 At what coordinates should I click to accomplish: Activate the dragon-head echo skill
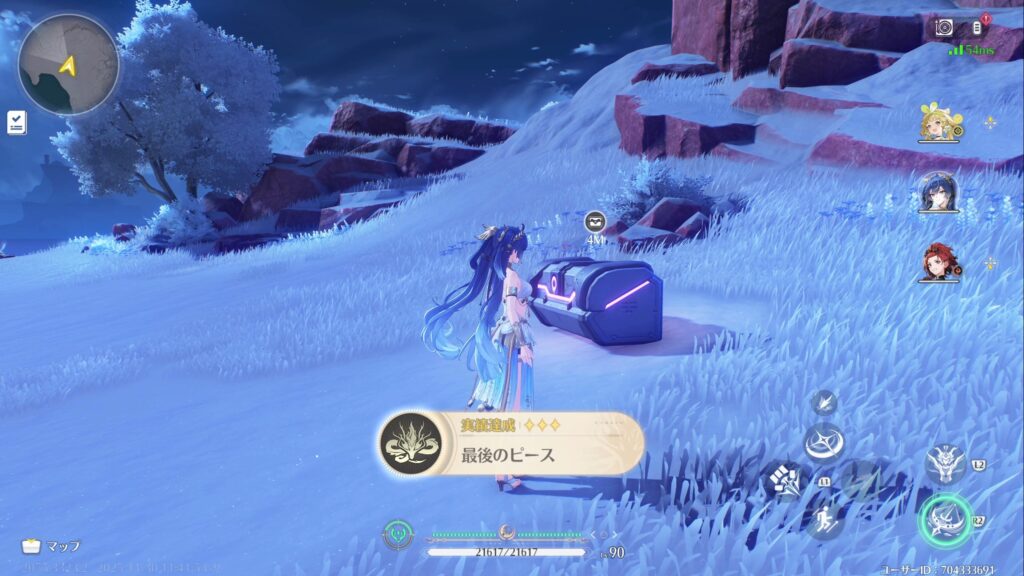point(944,465)
